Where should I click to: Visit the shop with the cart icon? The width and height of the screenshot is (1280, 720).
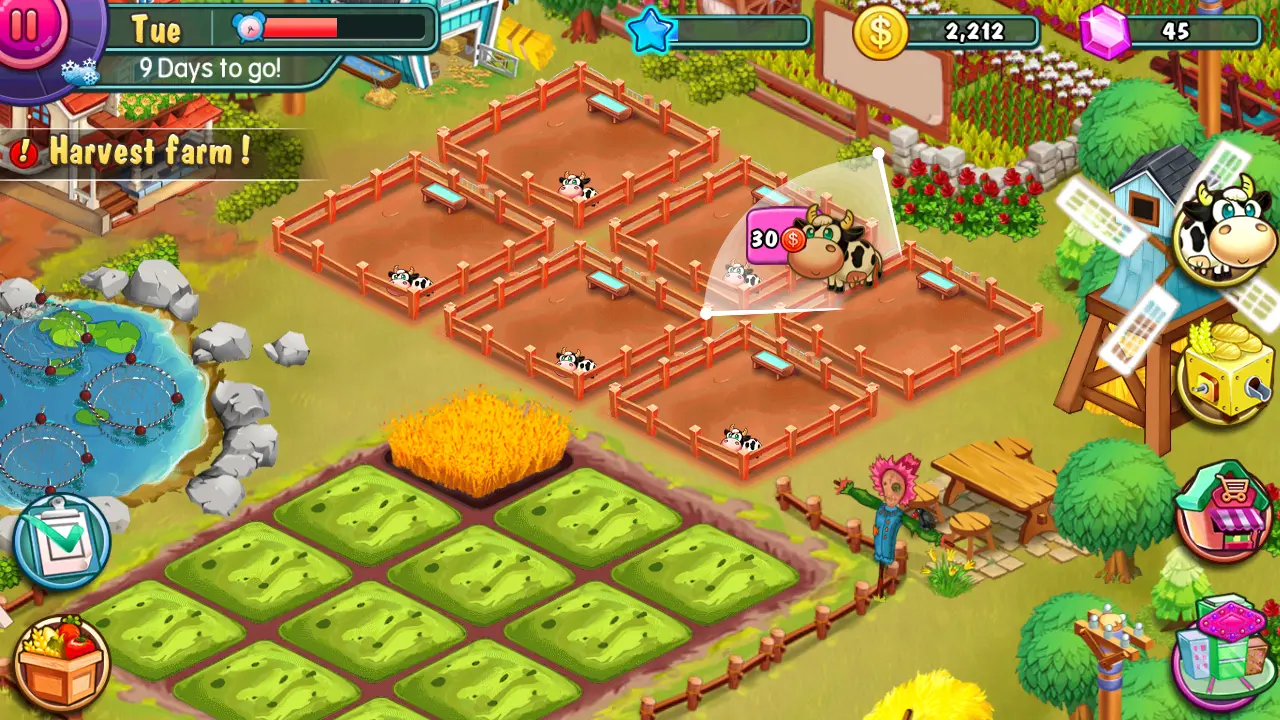[1224, 510]
